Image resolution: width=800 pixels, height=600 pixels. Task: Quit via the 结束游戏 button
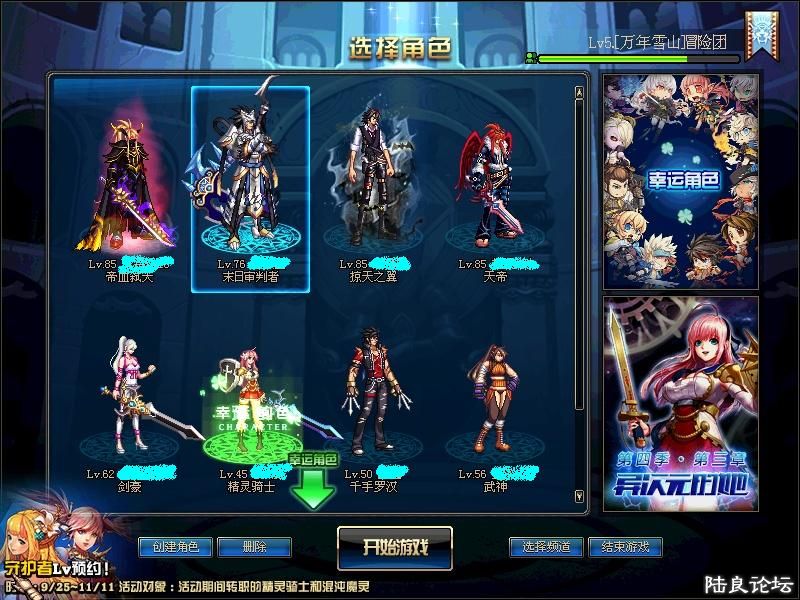point(625,547)
